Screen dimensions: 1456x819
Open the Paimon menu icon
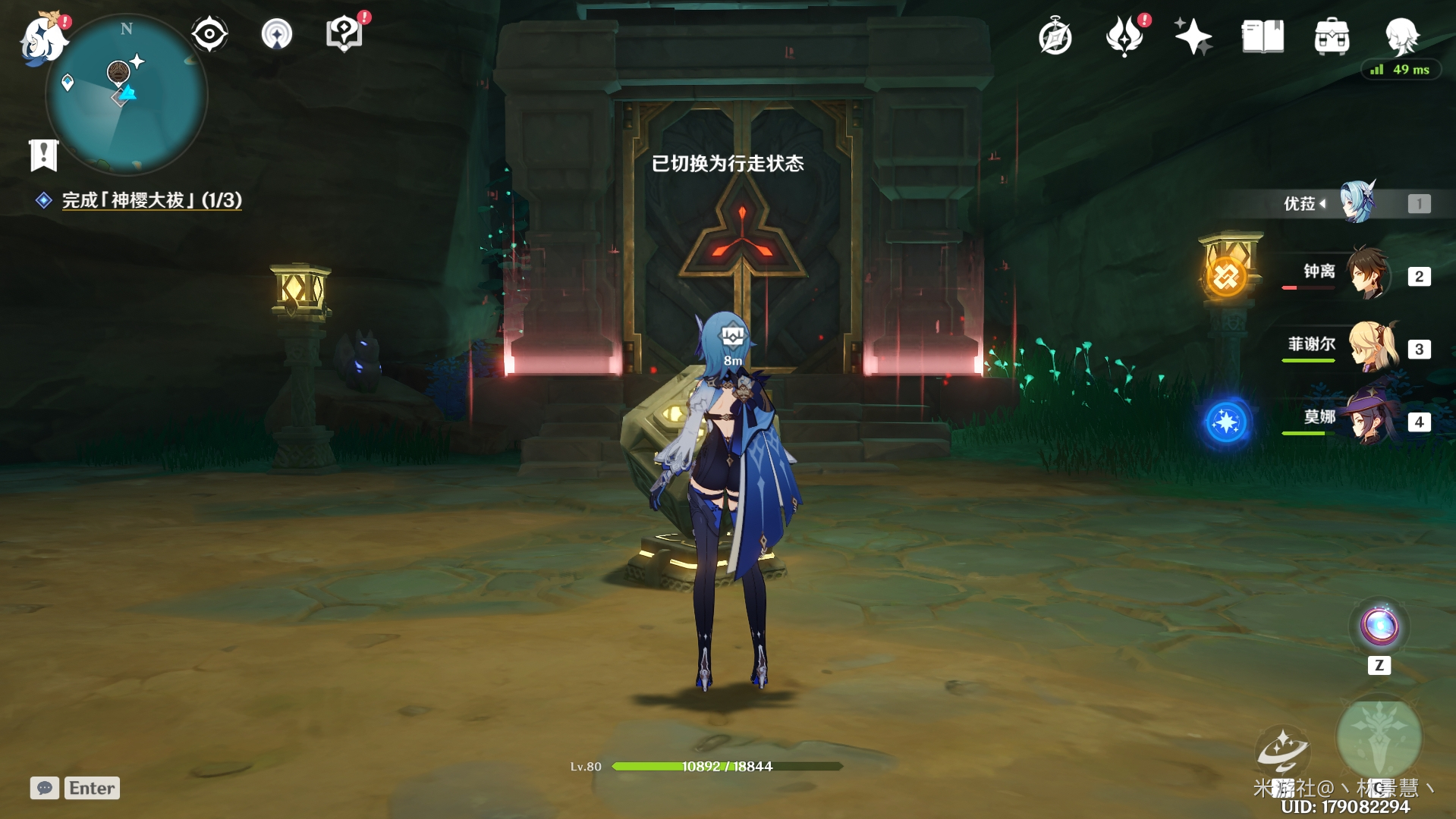pyautogui.click(x=43, y=39)
